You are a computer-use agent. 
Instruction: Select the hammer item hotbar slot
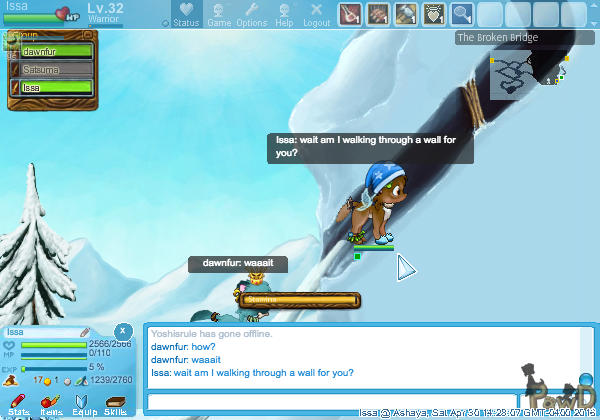(405, 14)
